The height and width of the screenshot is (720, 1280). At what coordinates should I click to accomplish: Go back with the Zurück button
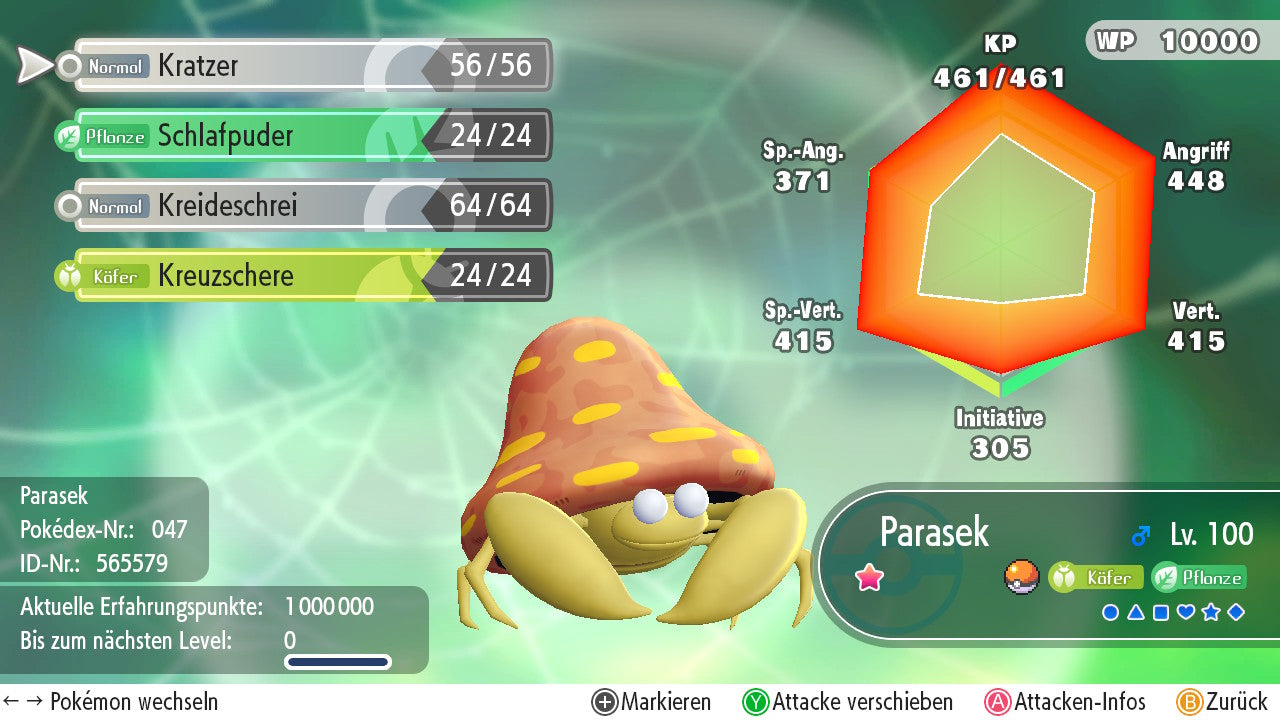[x=1222, y=702]
